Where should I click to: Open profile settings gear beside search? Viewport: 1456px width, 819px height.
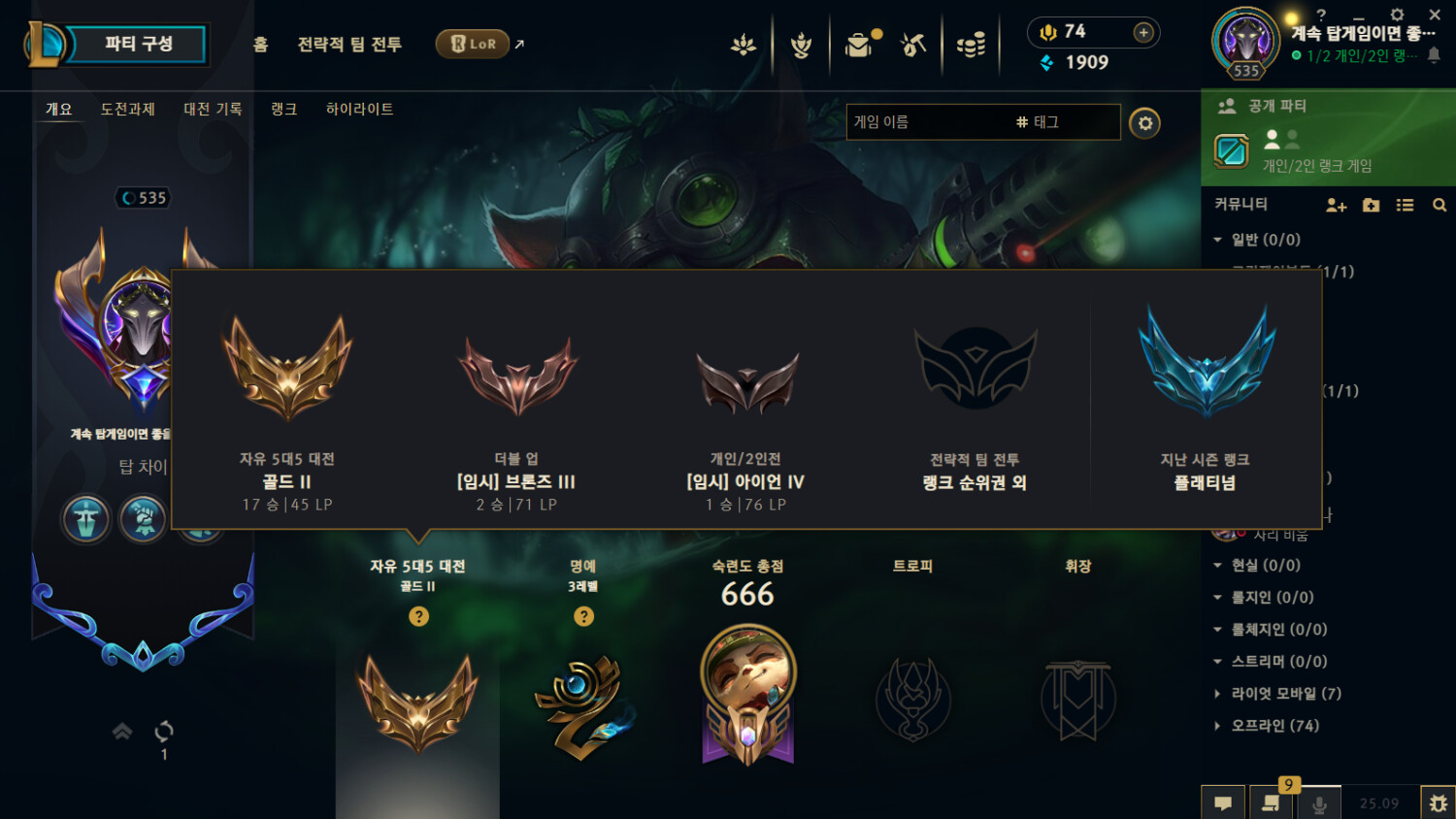(1145, 123)
